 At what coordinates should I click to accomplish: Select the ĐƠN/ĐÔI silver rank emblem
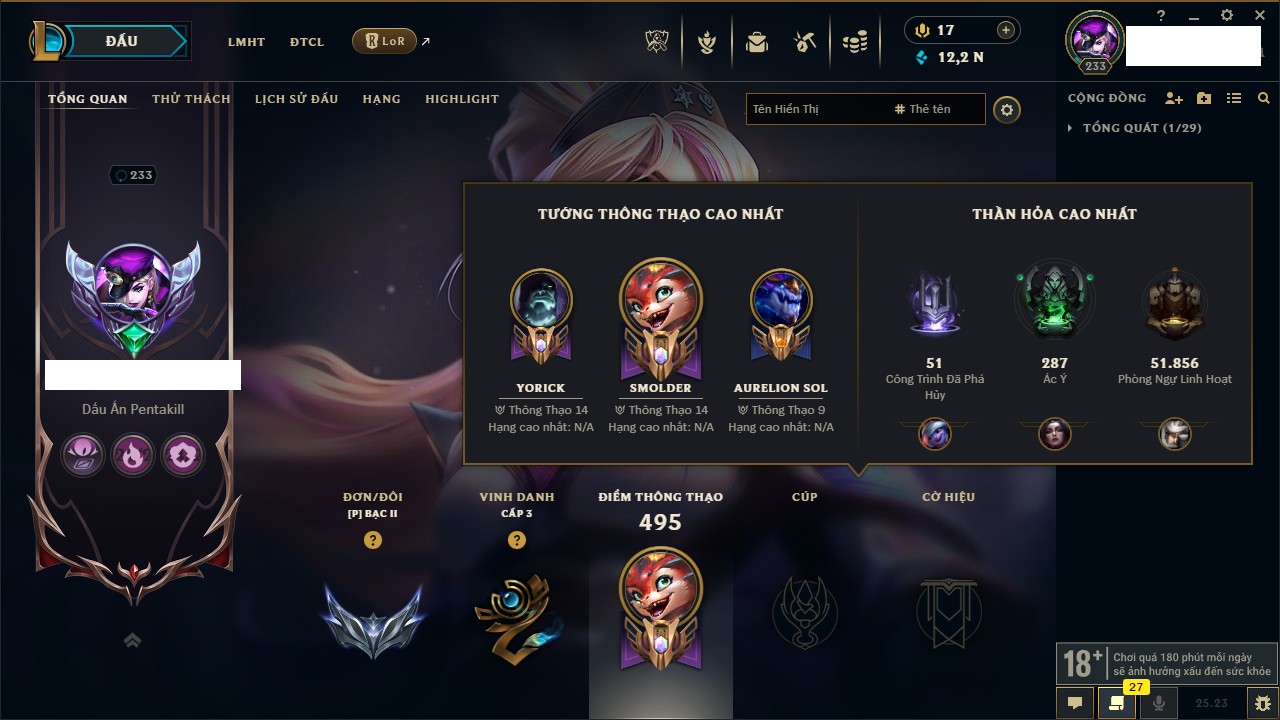click(x=373, y=620)
